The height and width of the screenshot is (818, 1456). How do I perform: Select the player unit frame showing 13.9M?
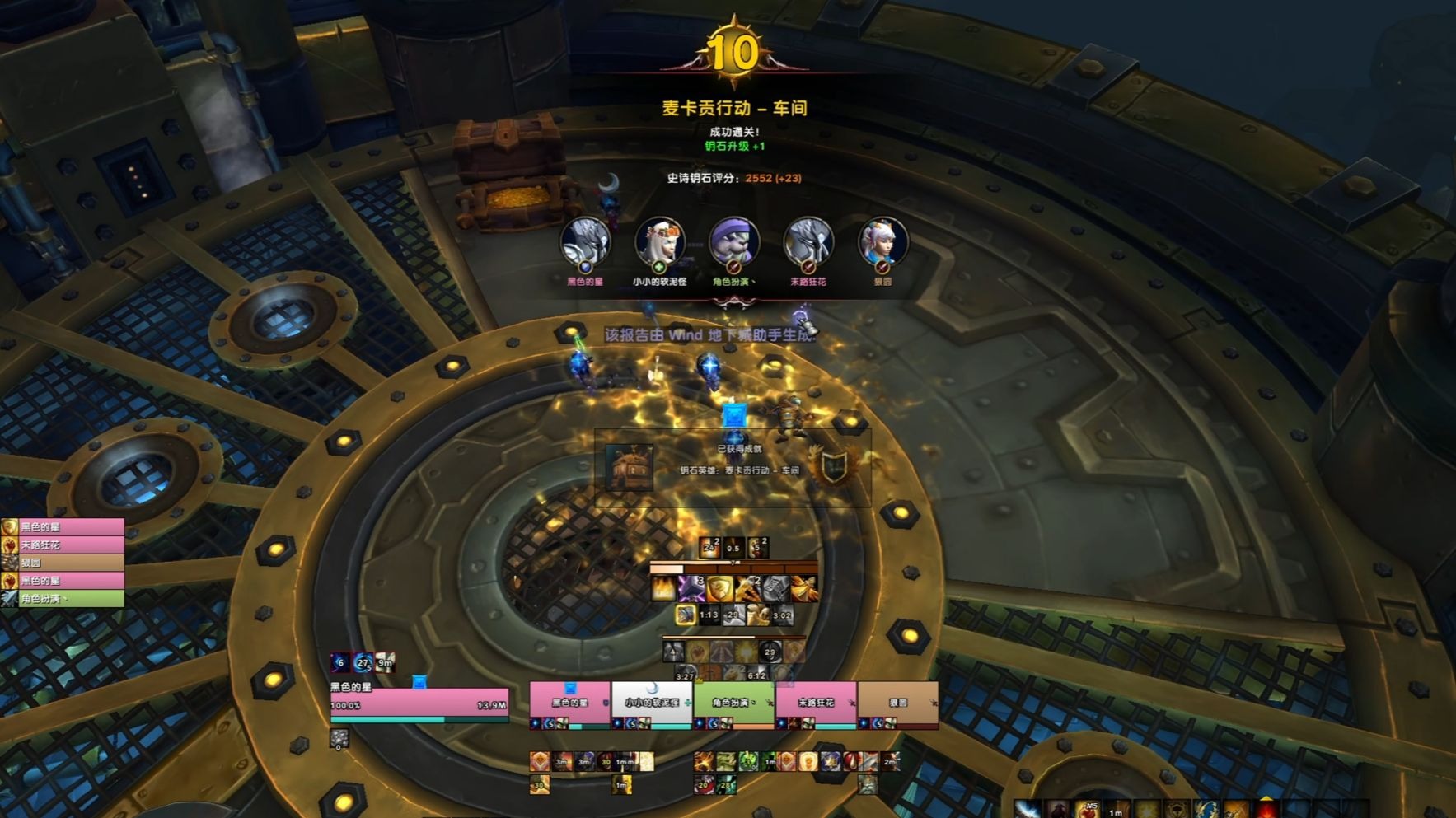[x=419, y=704]
